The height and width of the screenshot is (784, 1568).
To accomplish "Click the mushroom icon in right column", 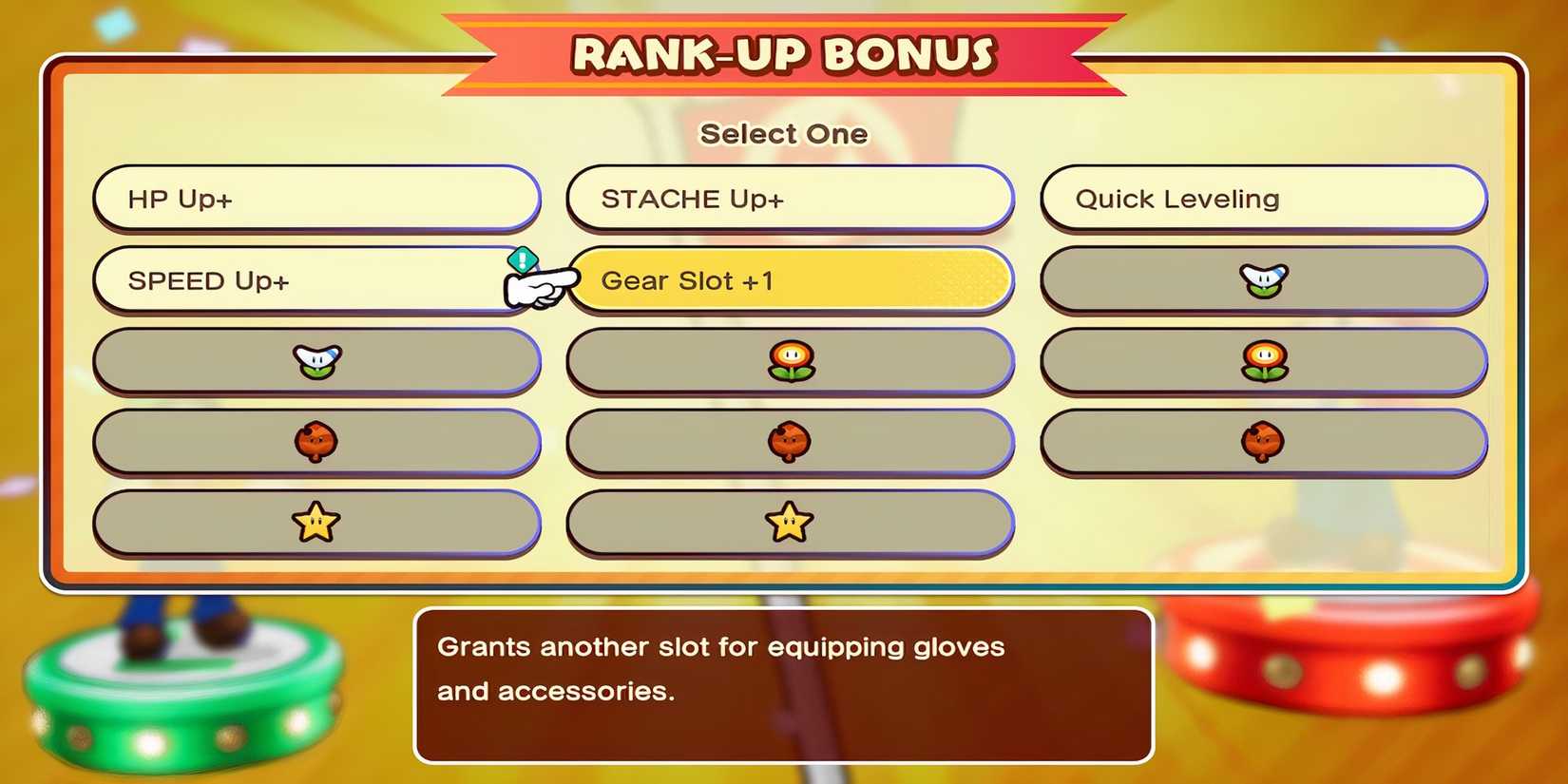I will (1264, 441).
